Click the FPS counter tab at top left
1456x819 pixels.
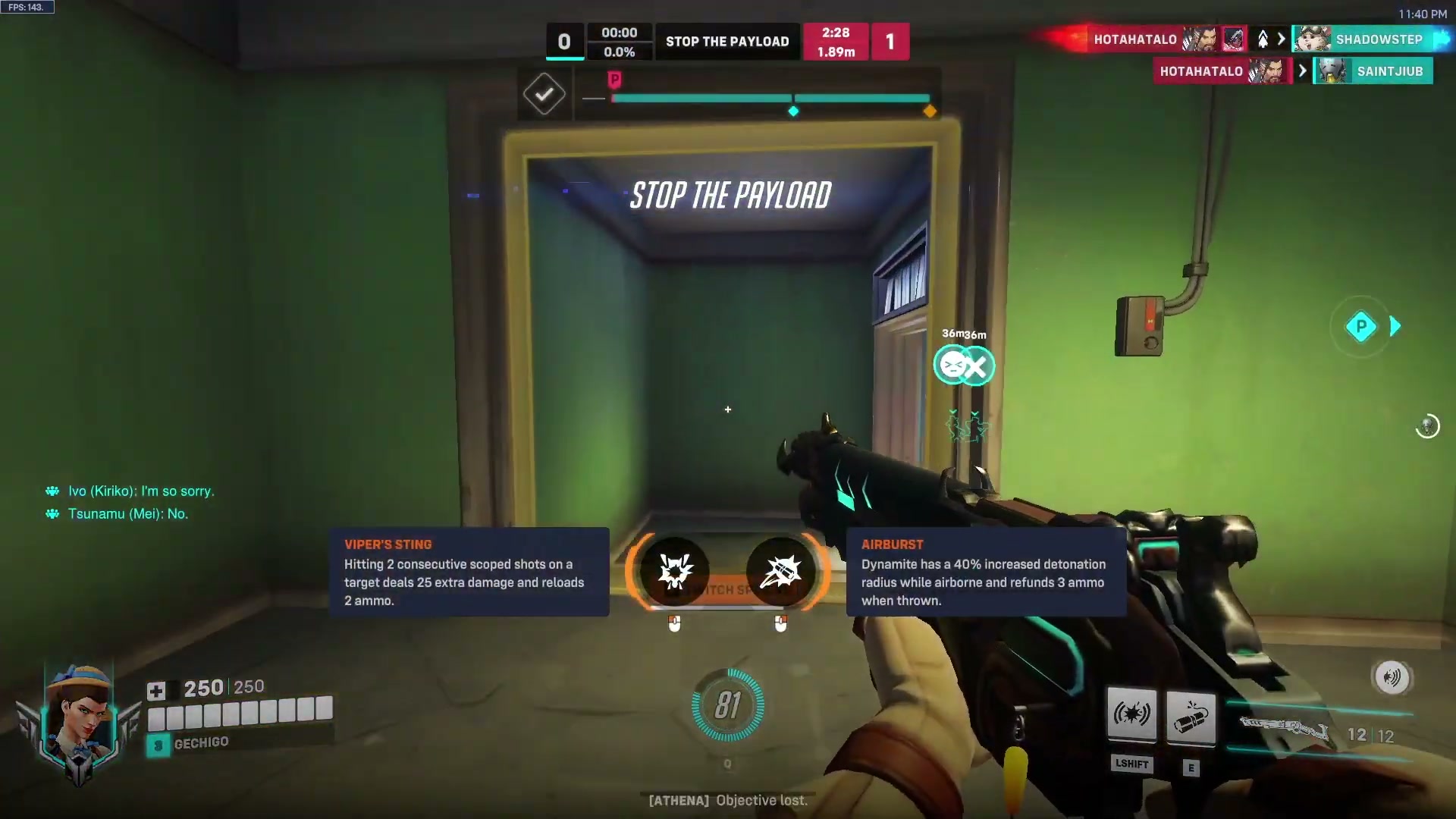(x=28, y=6)
